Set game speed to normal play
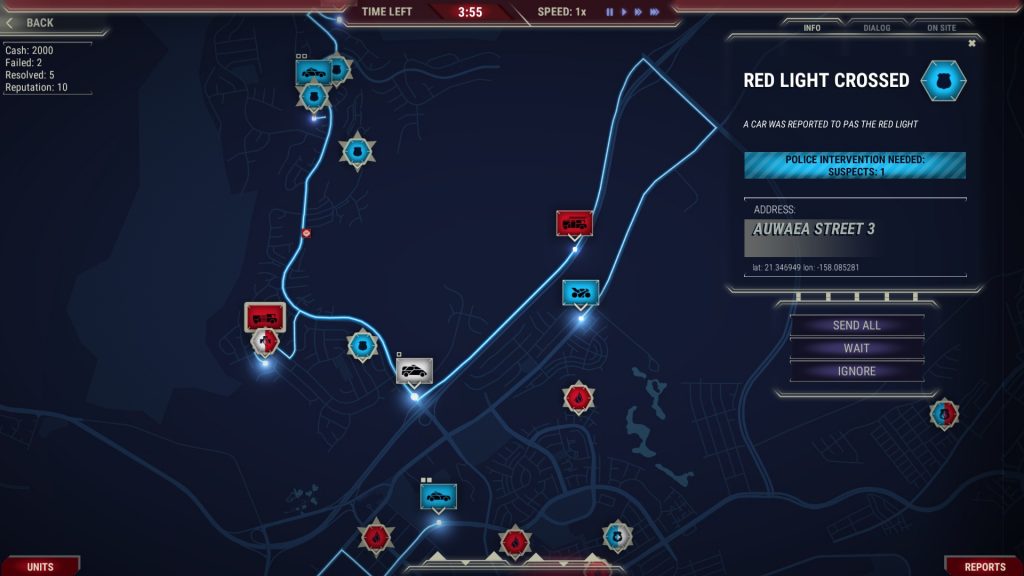This screenshot has height=576, width=1024. [x=624, y=12]
